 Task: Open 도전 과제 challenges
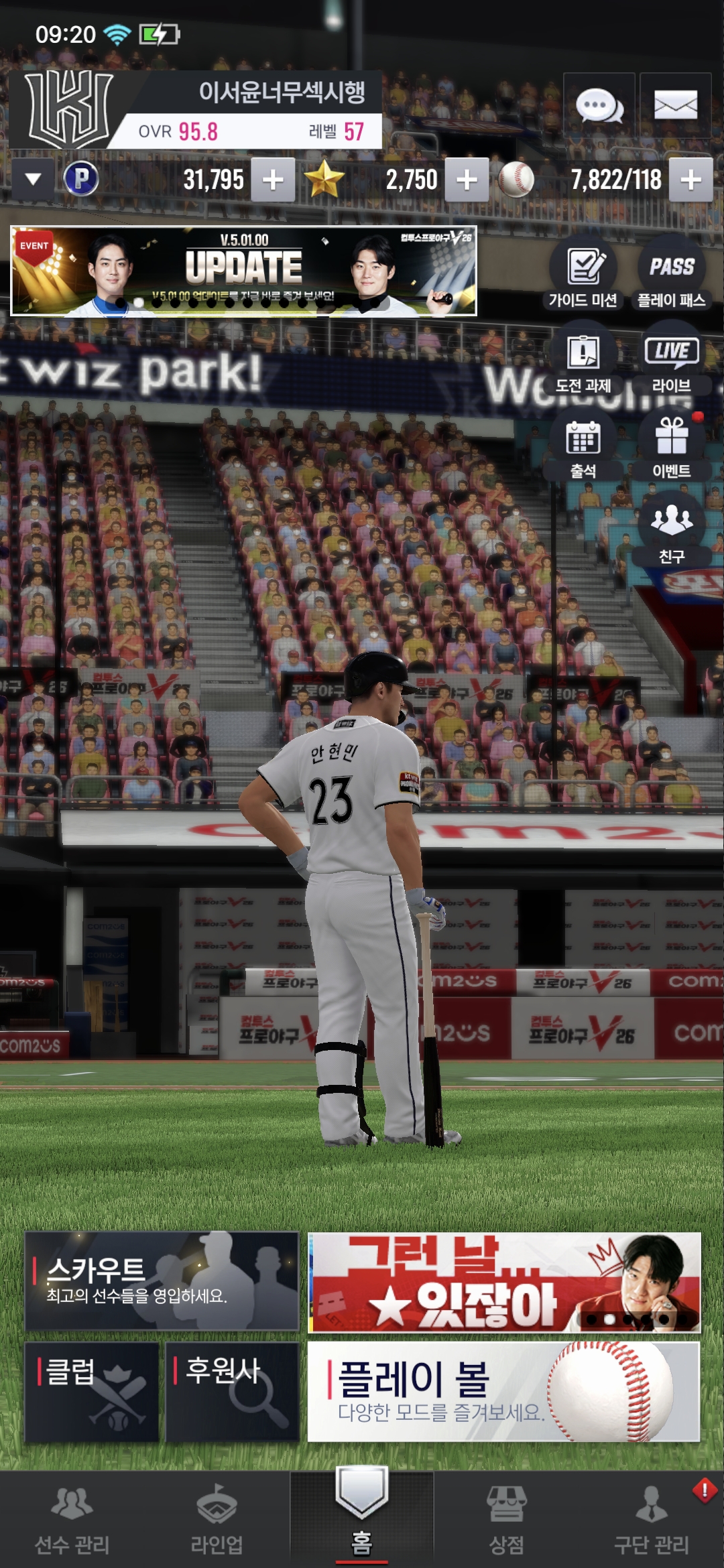583,362
